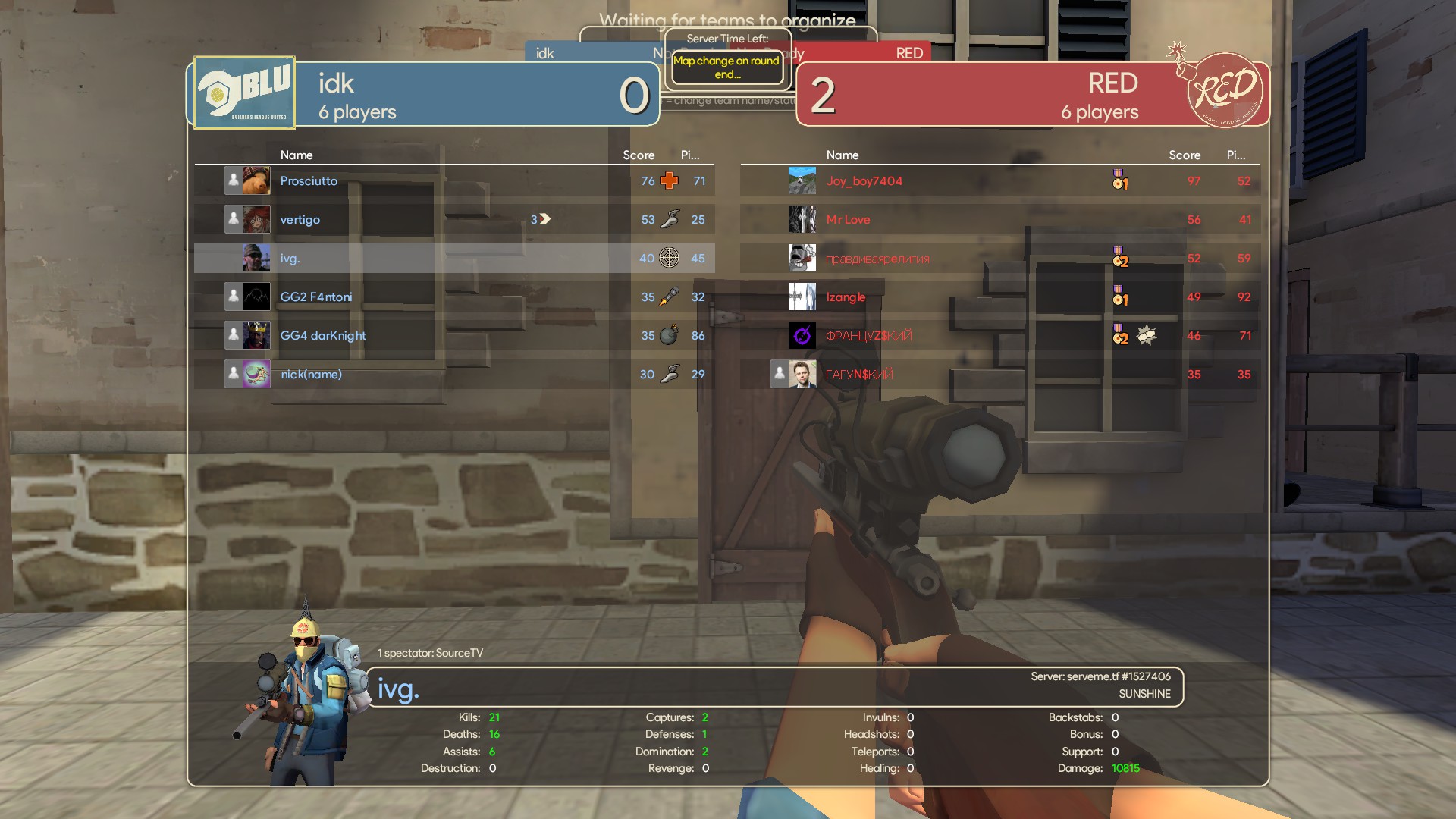This screenshot has height=819, width=1456.
Task: Choose GG2 F4ntoni in the player list
Action: tap(453, 297)
